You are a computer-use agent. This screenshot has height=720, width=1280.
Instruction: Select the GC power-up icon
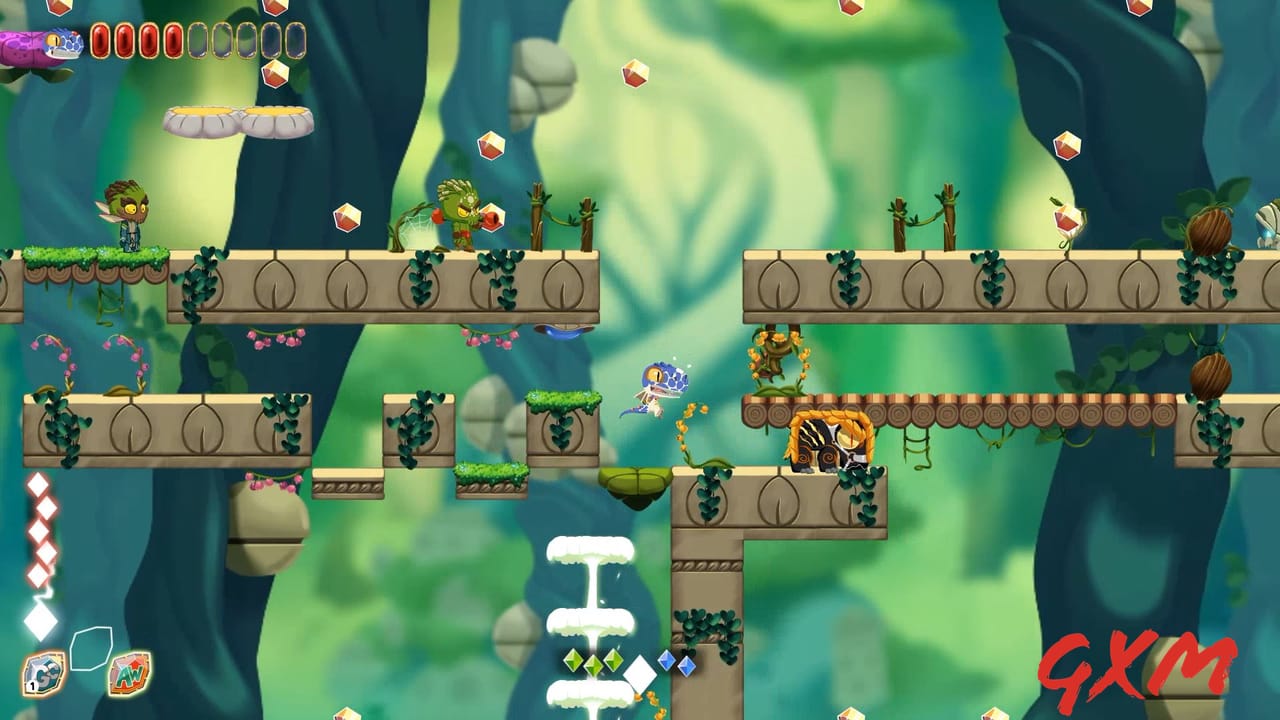[43, 671]
